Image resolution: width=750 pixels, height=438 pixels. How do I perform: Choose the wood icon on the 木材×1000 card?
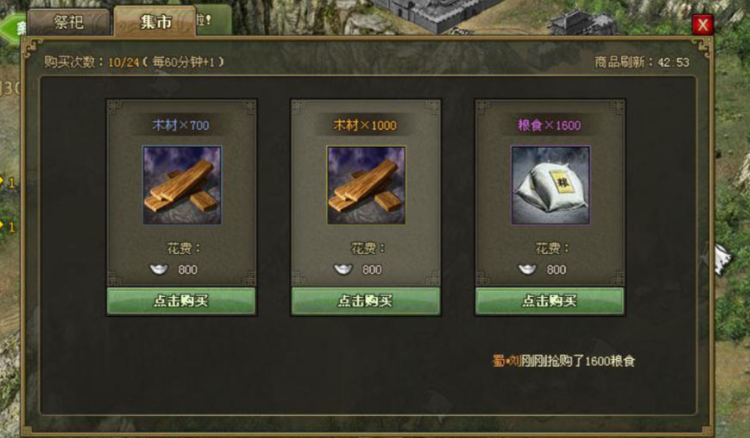click(365, 185)
